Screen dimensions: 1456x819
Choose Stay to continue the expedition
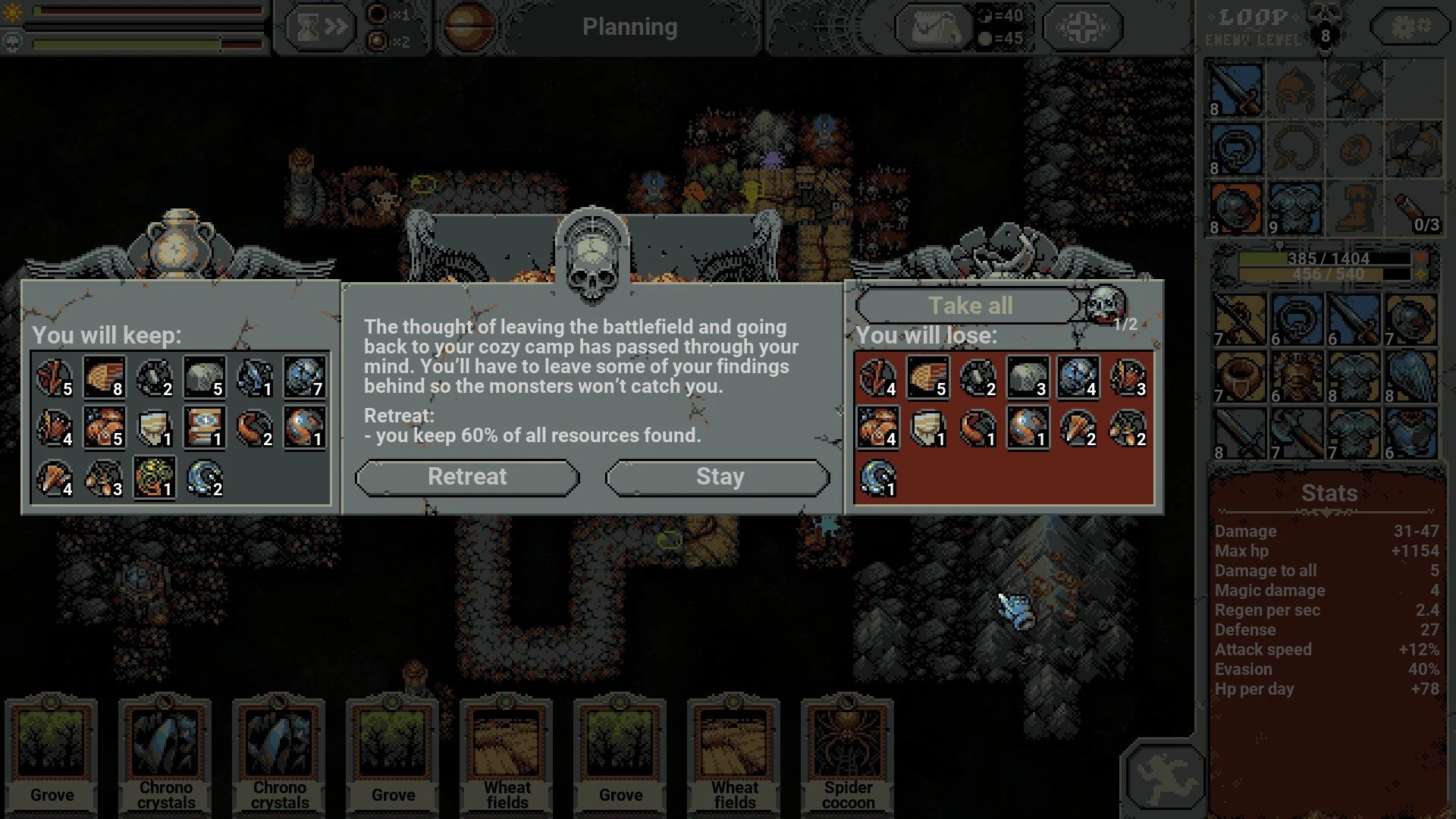718,477
